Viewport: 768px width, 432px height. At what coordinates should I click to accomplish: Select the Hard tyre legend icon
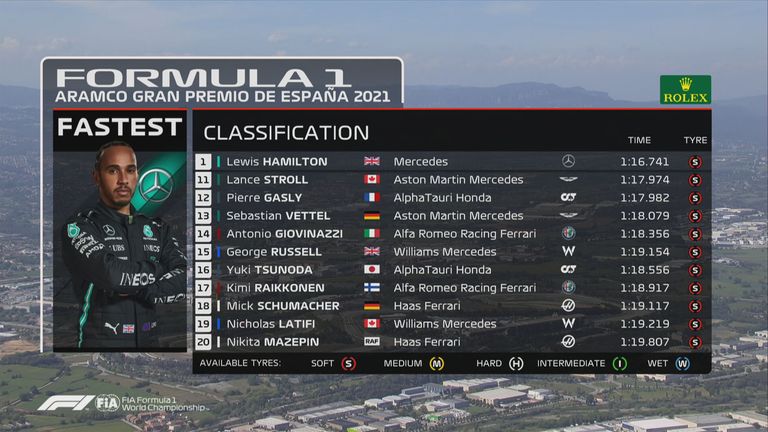(516, 364)
